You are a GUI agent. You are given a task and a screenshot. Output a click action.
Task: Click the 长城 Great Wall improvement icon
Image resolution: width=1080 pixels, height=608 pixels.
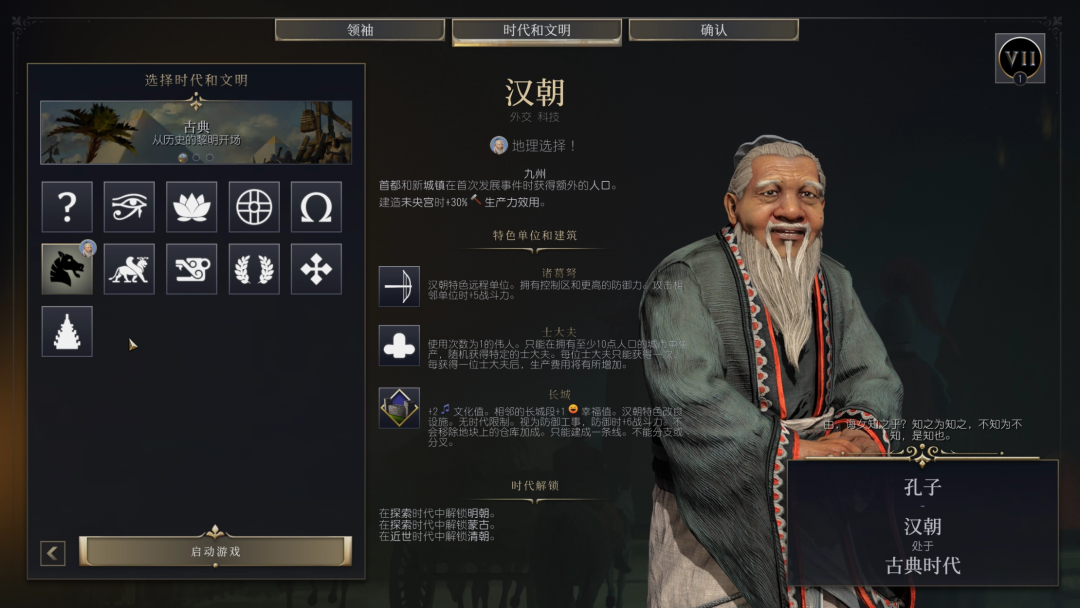399,407
